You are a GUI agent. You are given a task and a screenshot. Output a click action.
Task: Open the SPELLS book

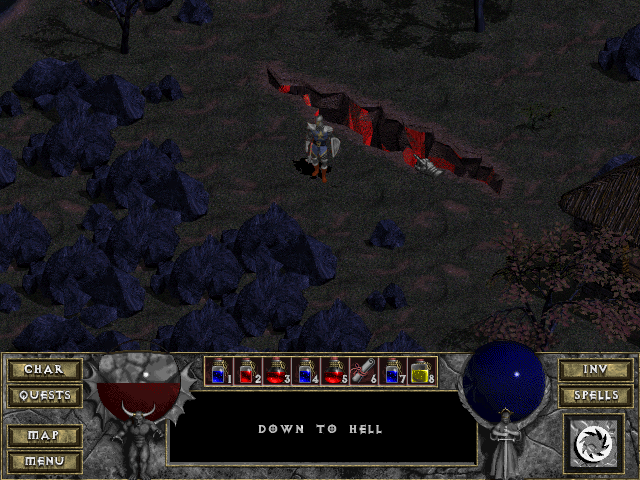click(595, 395)
